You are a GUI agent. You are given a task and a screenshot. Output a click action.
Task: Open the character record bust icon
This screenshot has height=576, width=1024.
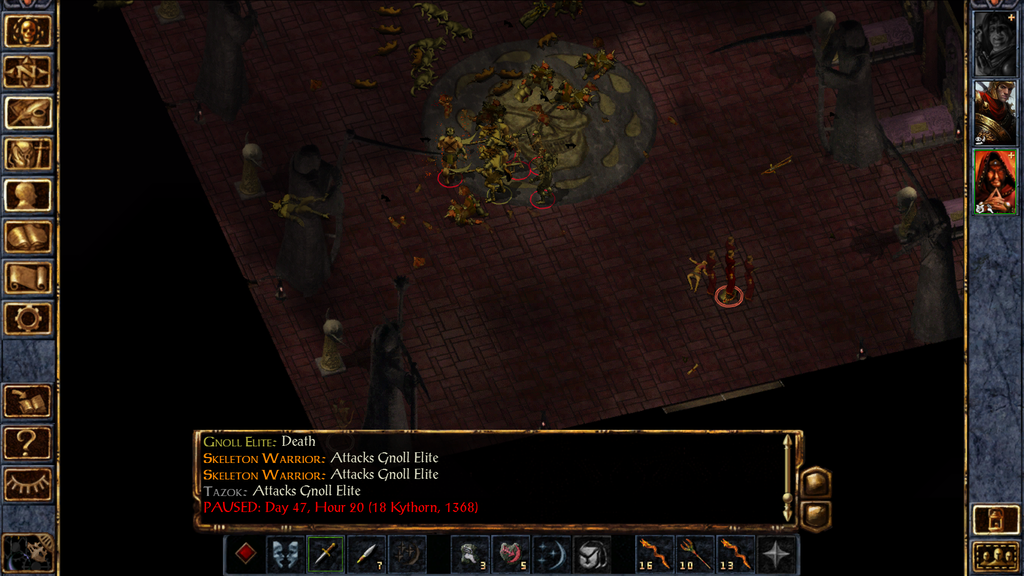click(x=28, y=195)
